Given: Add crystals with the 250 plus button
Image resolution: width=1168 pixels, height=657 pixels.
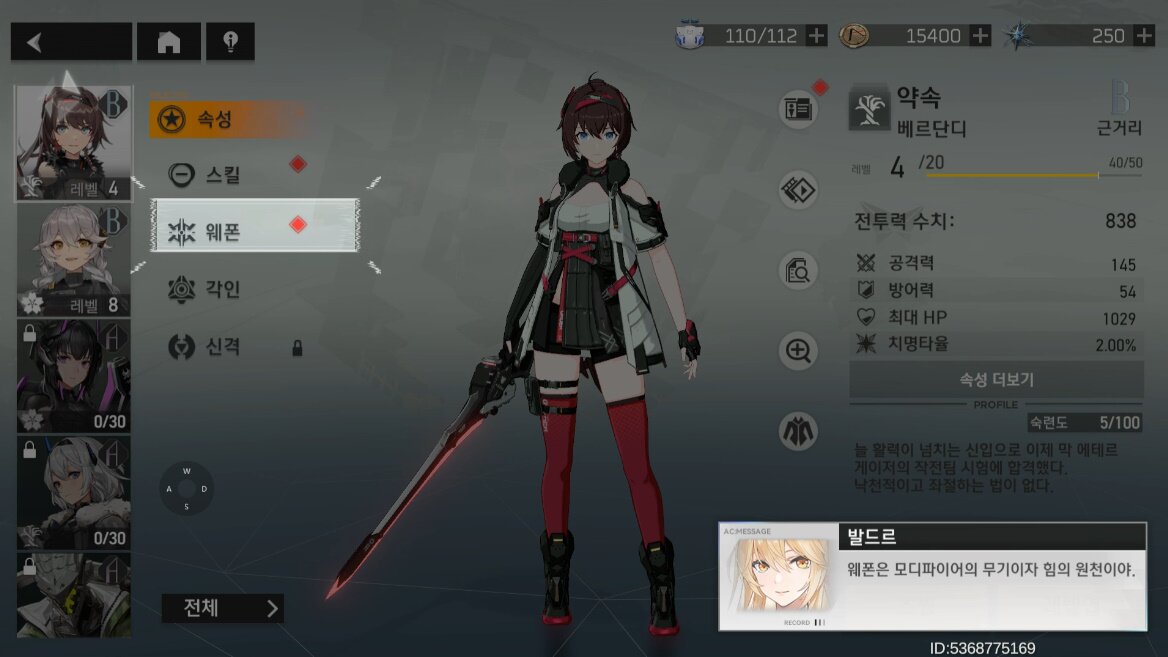Looking at the screenshot, I should pos(1144,36).
